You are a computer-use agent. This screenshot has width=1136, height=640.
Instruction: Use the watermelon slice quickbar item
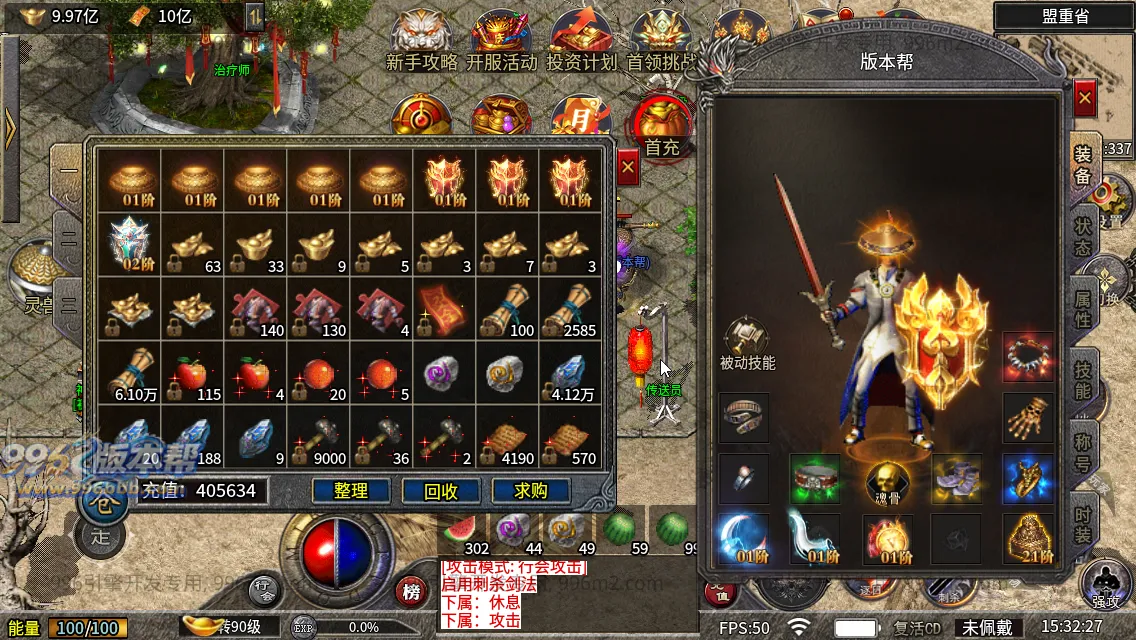point(463,528)
